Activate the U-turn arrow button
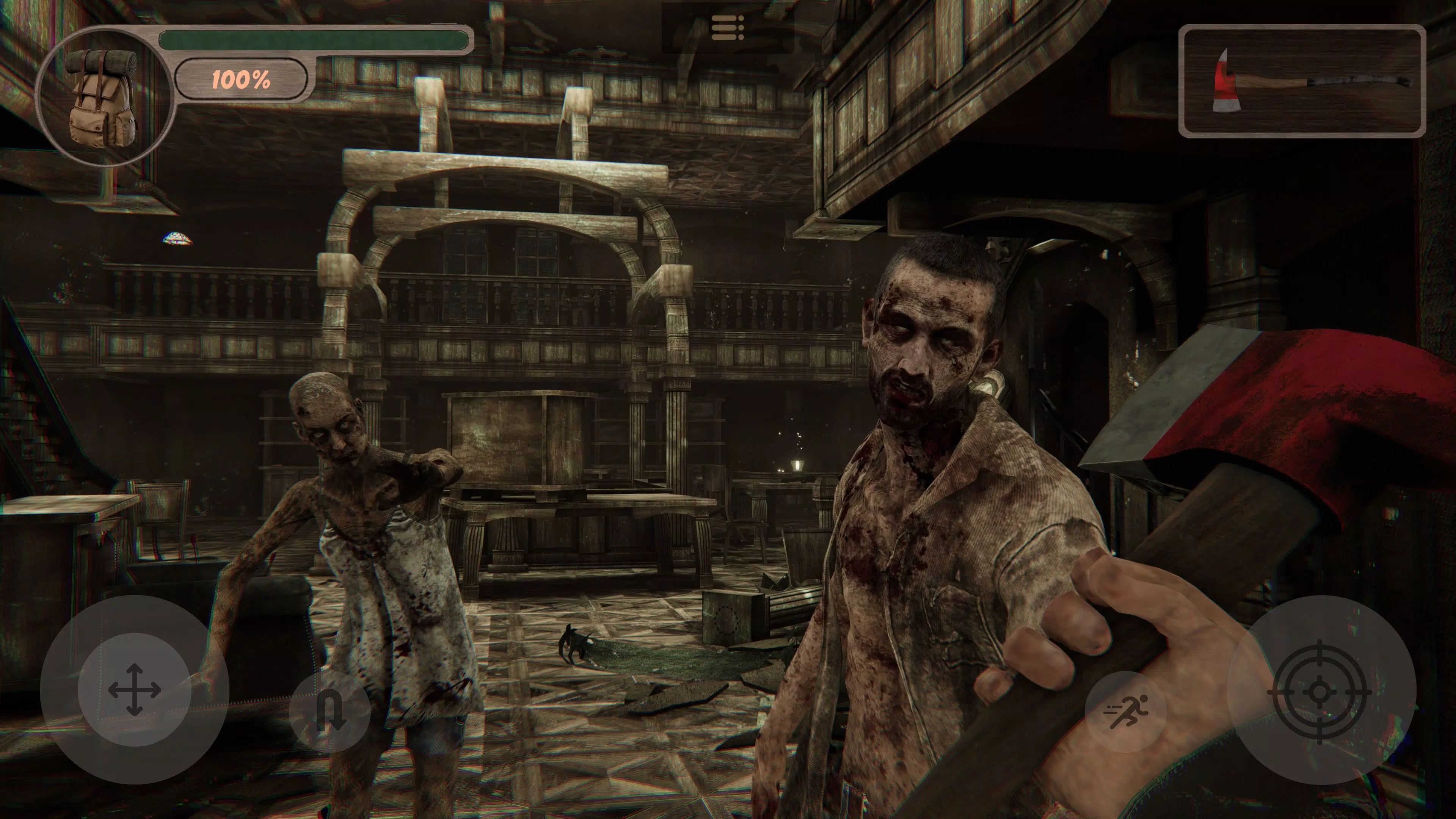The height and width of the screenshot is (819, 1456). point(329,711)
